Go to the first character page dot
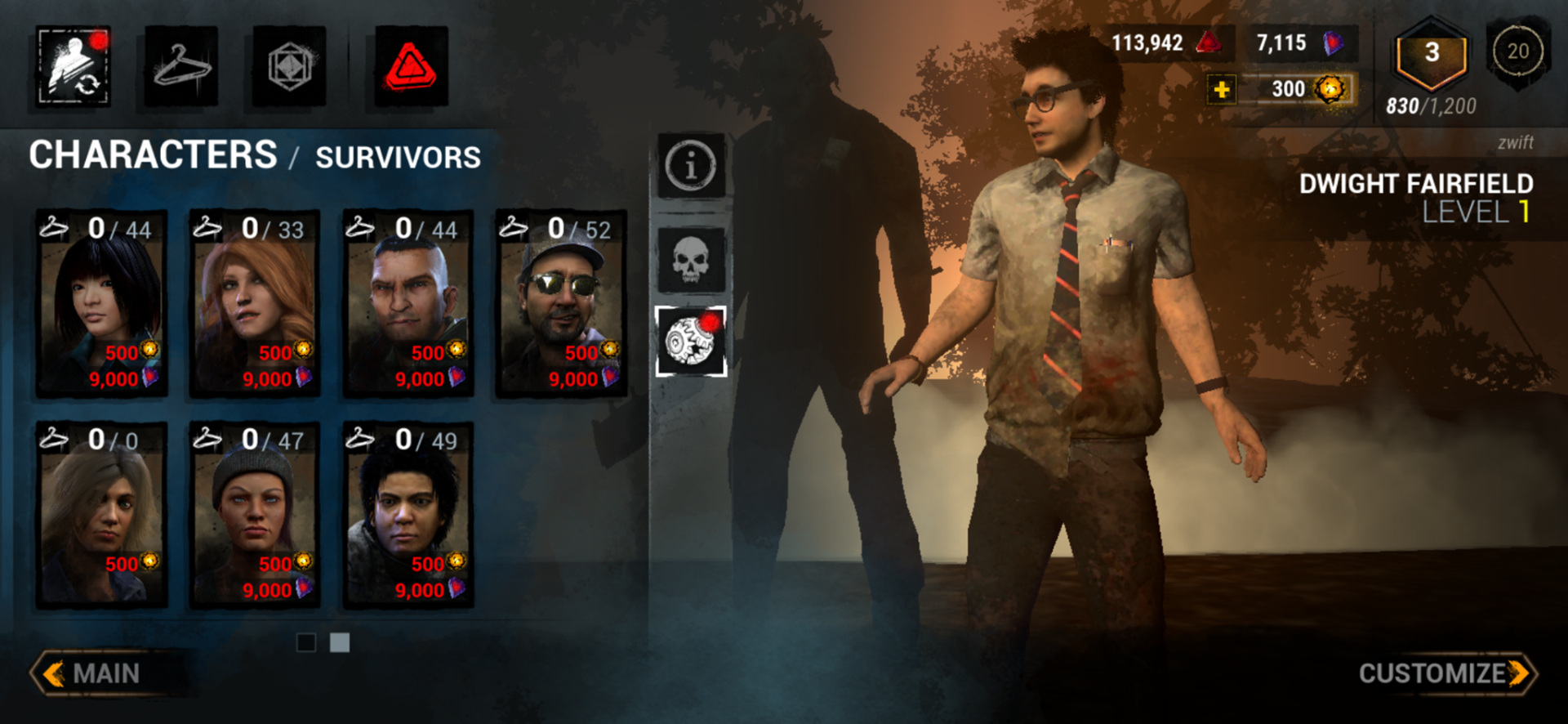1568x724 pixels. 306,643
